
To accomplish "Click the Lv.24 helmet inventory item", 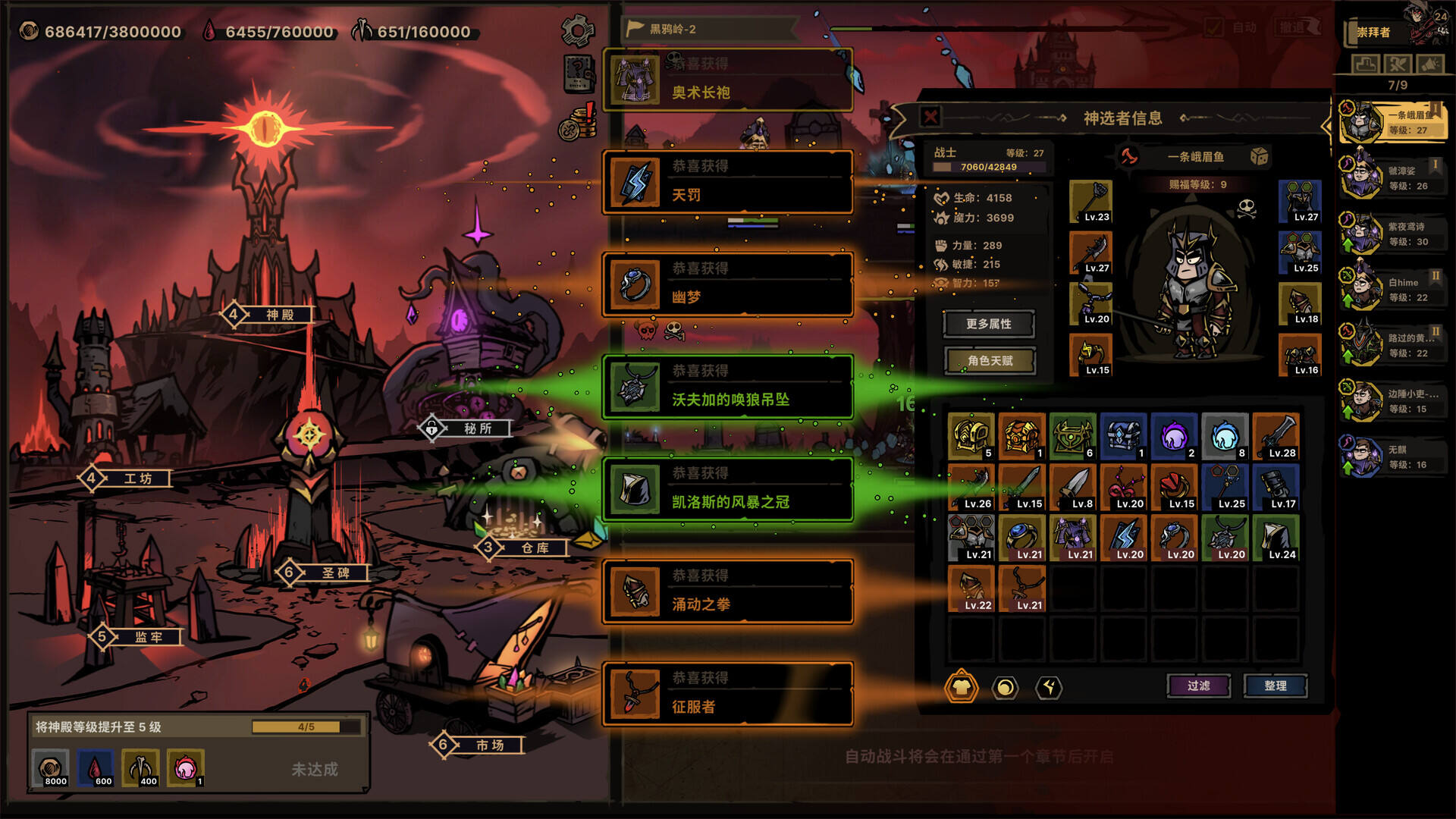I will tap(1276, 538).
